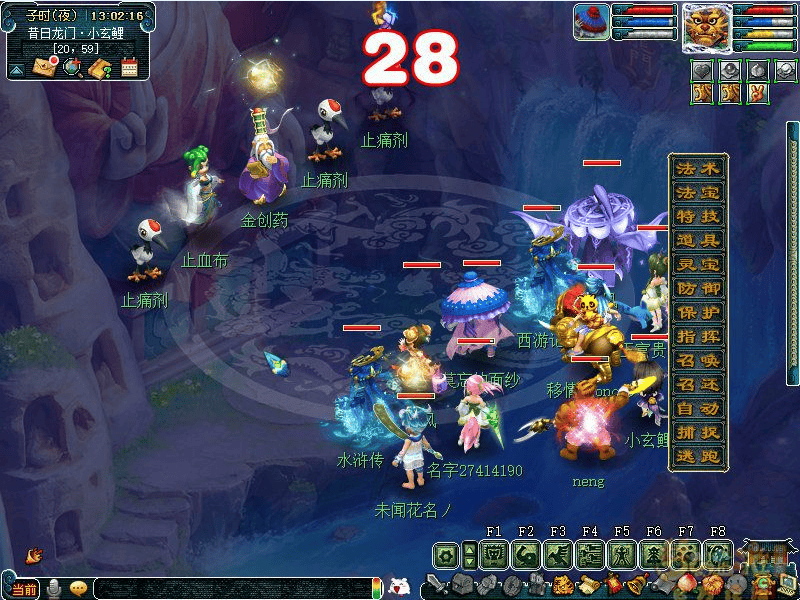Pick 召唤 to summon a pet
This screenshot has height=600, width=800.
tap(698, 360)
